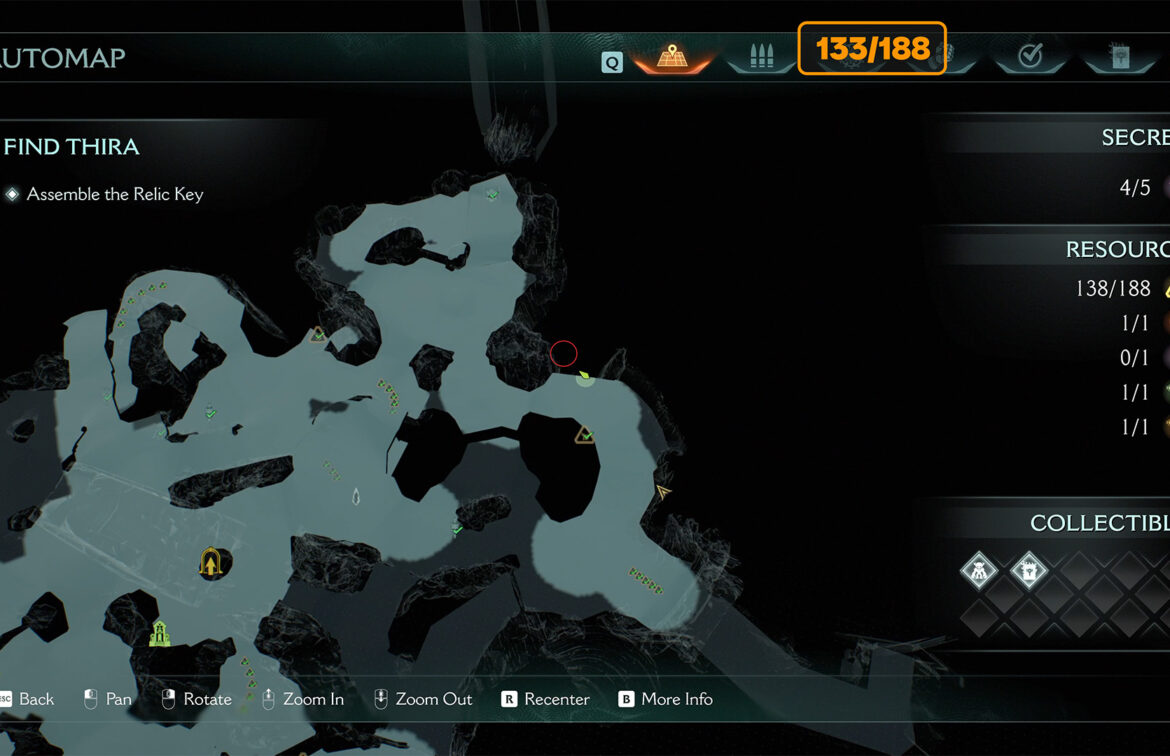Viewport: 1170px width, 756px height.
Task: Select the codex page collectible icon
Action: [1028, 572]
